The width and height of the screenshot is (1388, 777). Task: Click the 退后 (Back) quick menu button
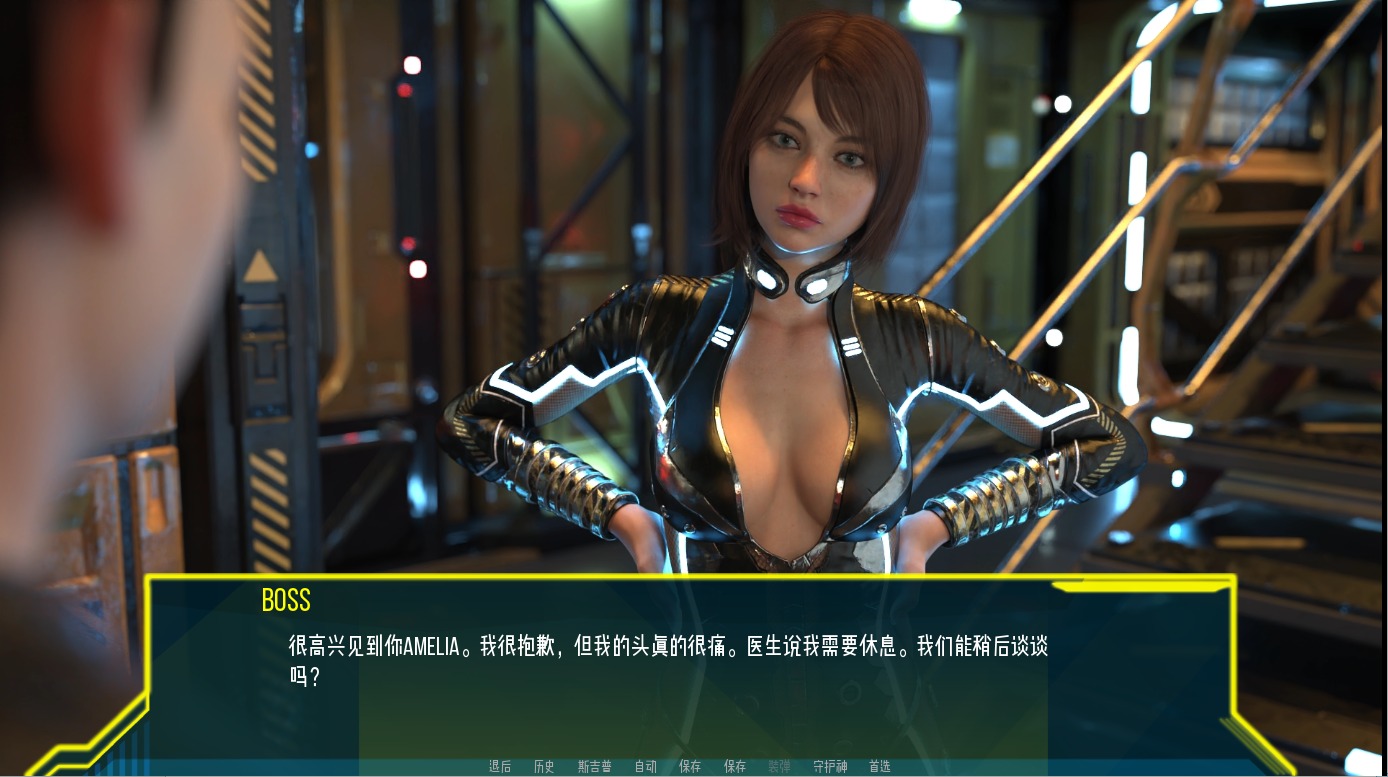pyautogui.click(x=500, y=767)
